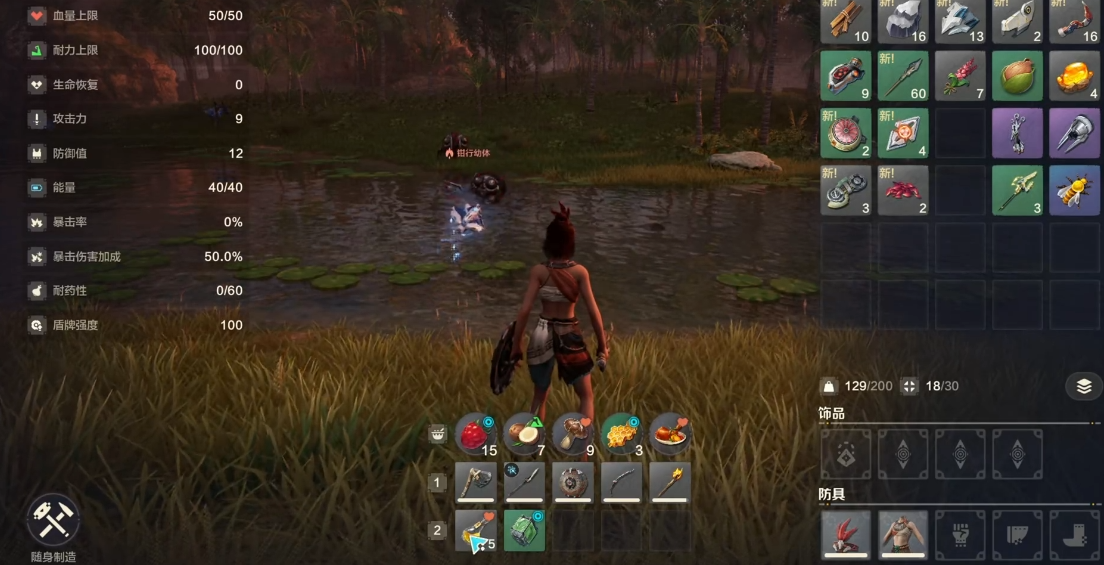Pick the honeycomb food slot
This screenshot has width=1104, height=565.
[622, 434]
